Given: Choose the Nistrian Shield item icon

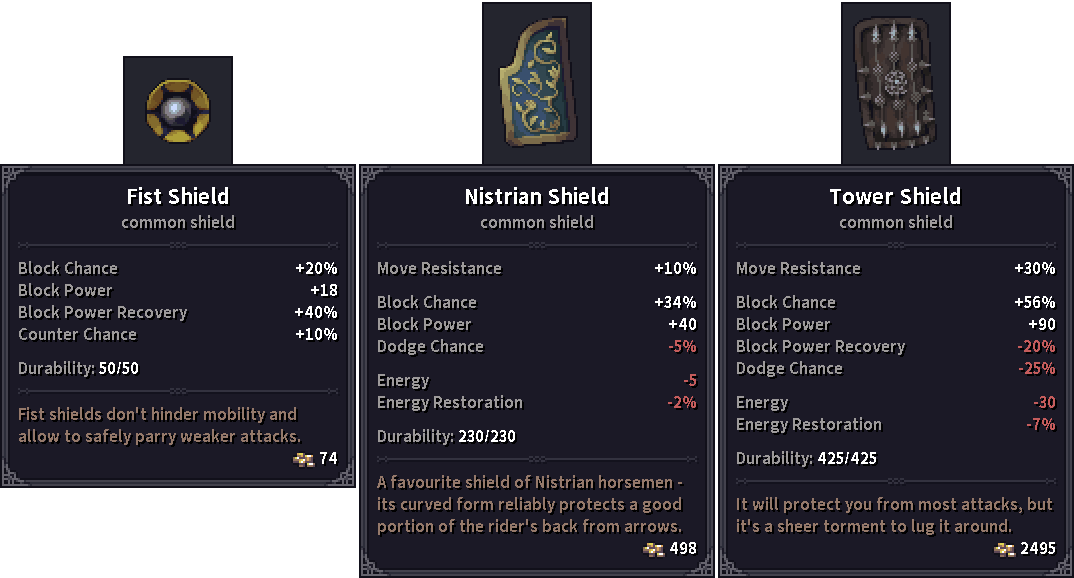Looking at the screenshot, I should click(x=537, y=84).
